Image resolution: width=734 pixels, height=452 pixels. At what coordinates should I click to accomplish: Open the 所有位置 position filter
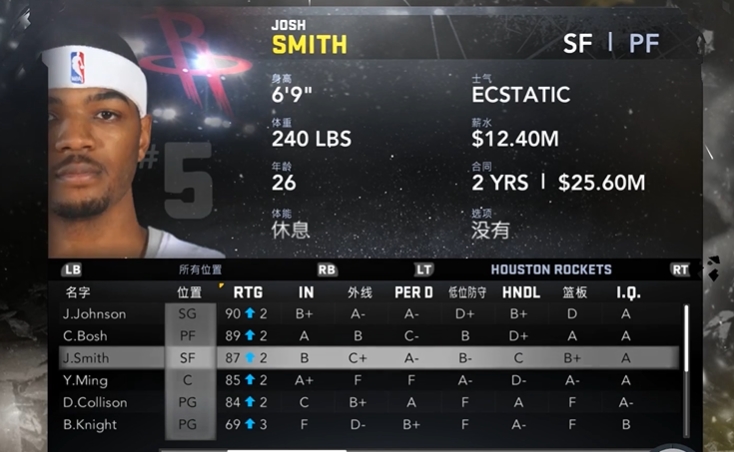[x=200, y=270]
